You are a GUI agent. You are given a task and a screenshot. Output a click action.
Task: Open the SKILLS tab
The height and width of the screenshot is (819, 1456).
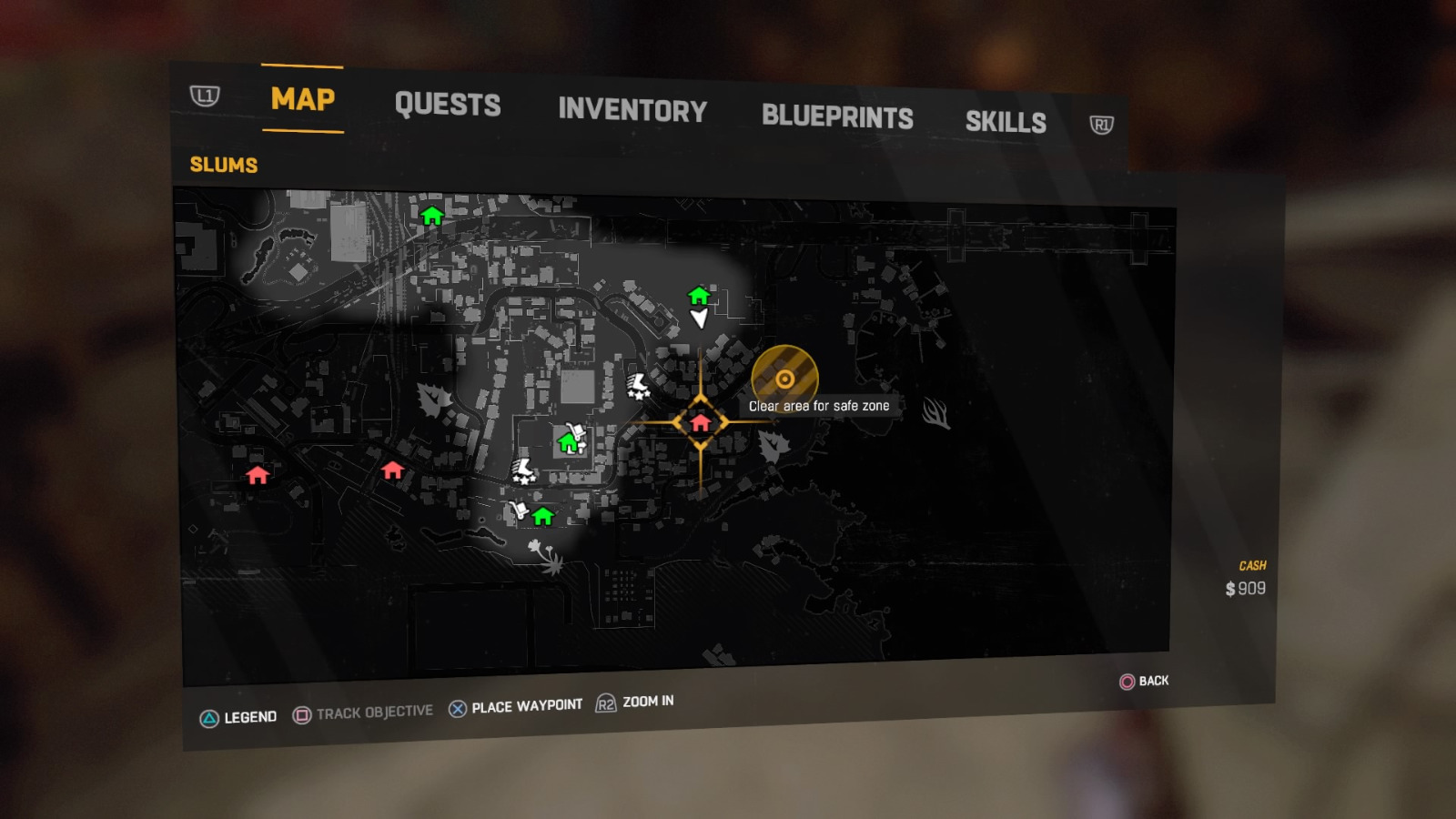pyautogui.click(x=1006, y=121)
